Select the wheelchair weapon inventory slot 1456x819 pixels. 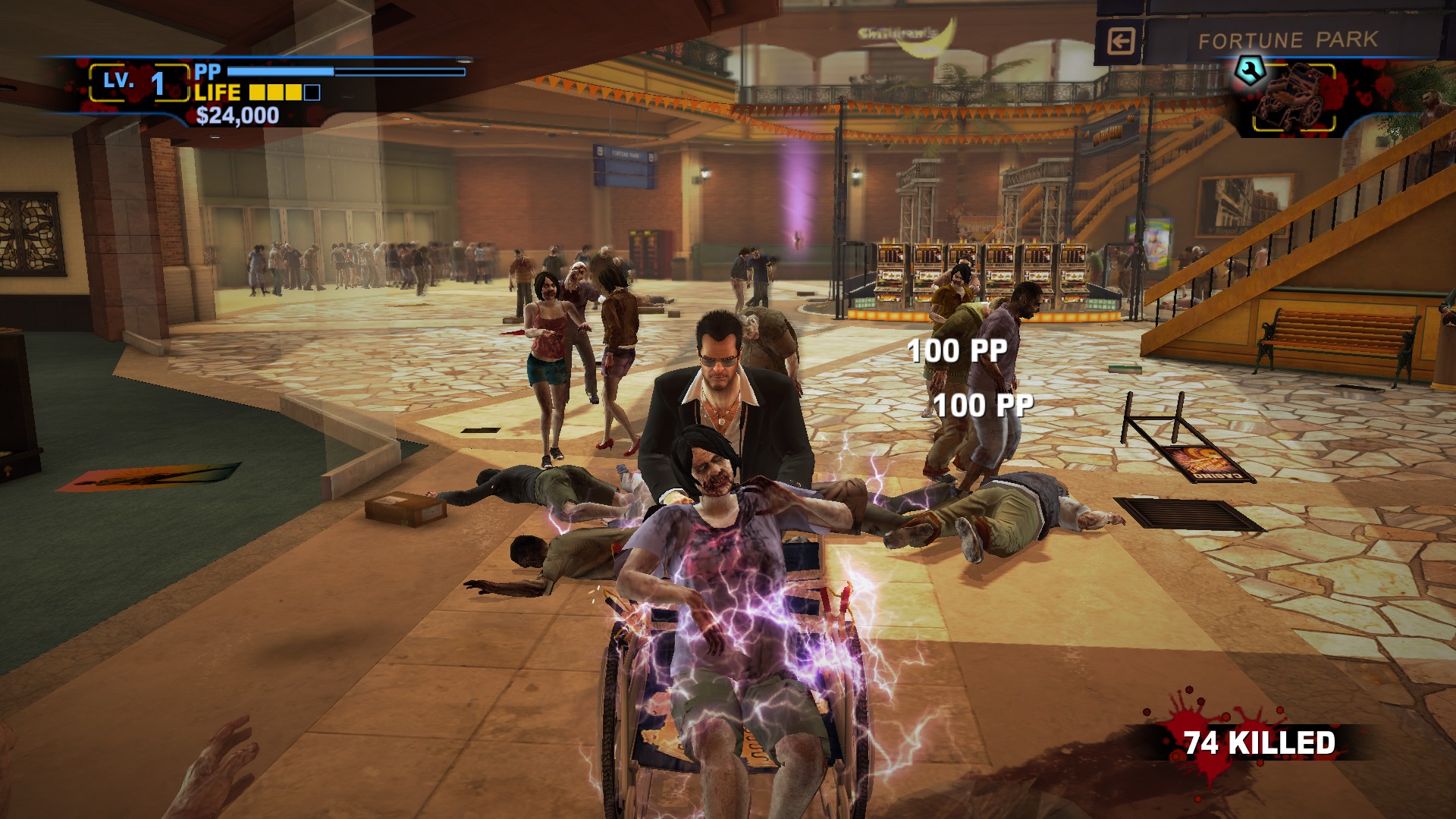click(x=1292, y=99)
